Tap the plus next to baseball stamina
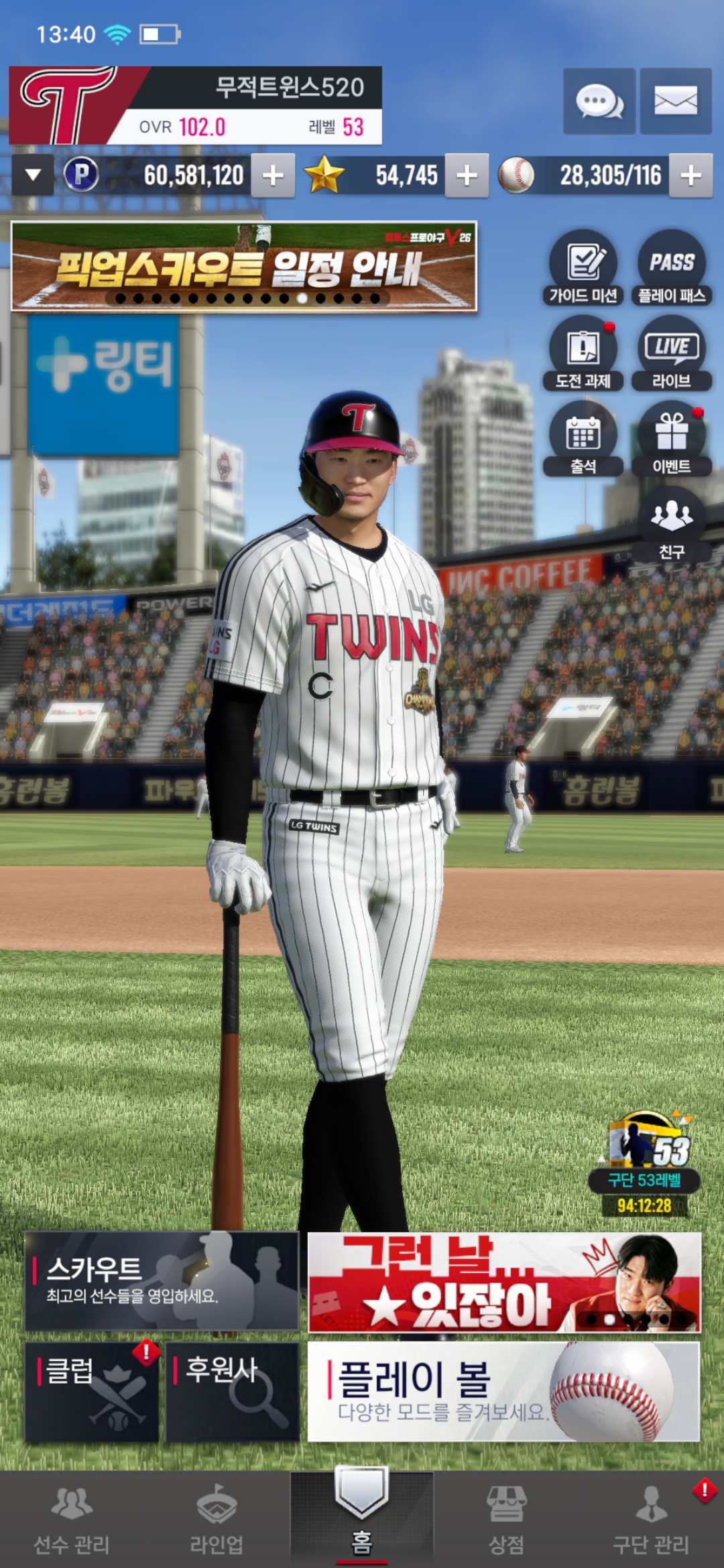 click(x=690, y=176)
